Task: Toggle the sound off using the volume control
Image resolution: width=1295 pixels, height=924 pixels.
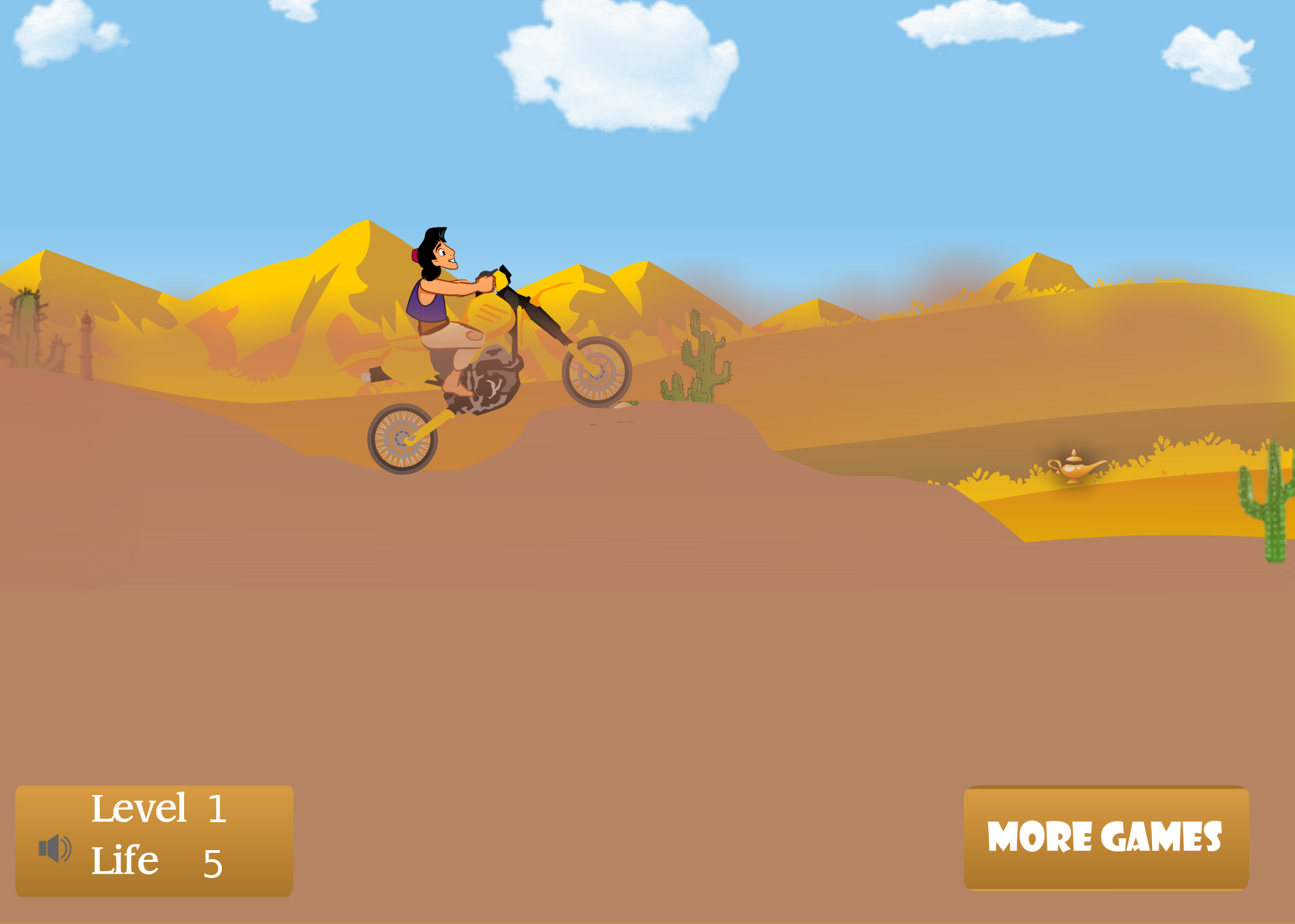Action: tap(54, 848)
